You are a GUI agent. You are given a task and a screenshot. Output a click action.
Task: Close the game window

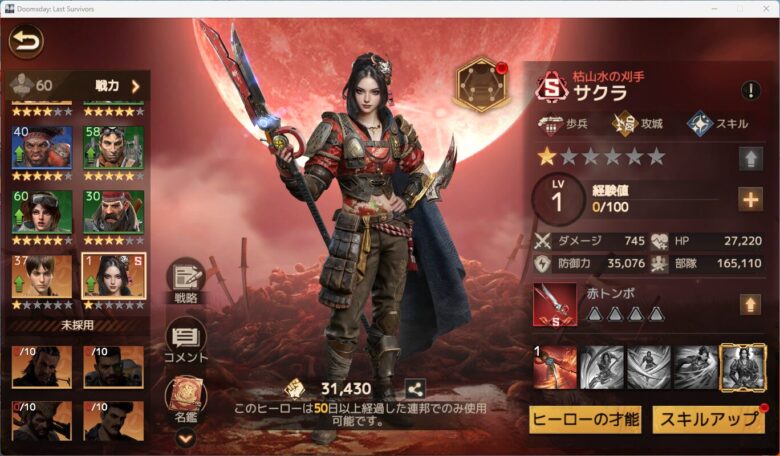coord(766,8)
